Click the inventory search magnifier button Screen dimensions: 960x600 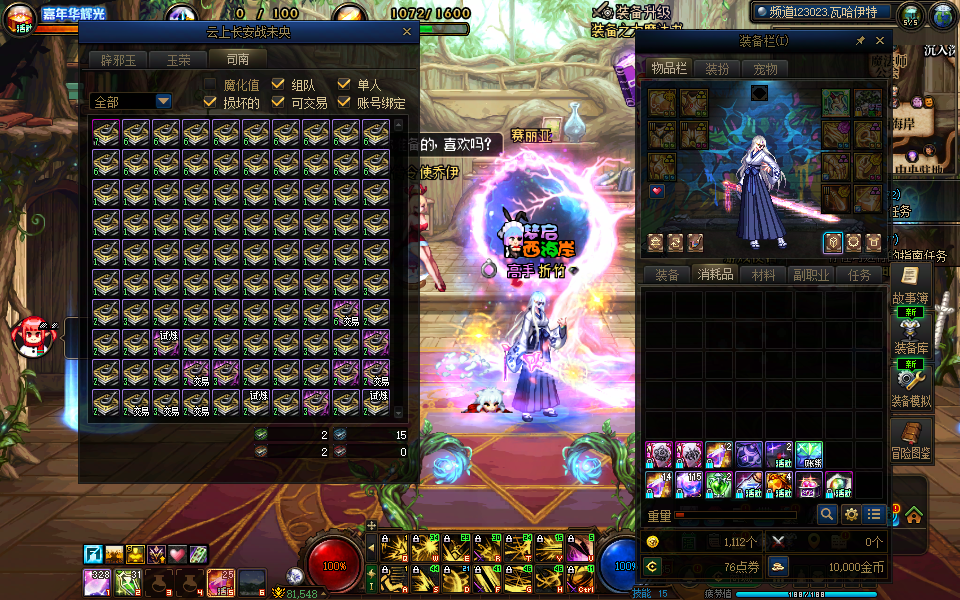click(x=827, y=514)
